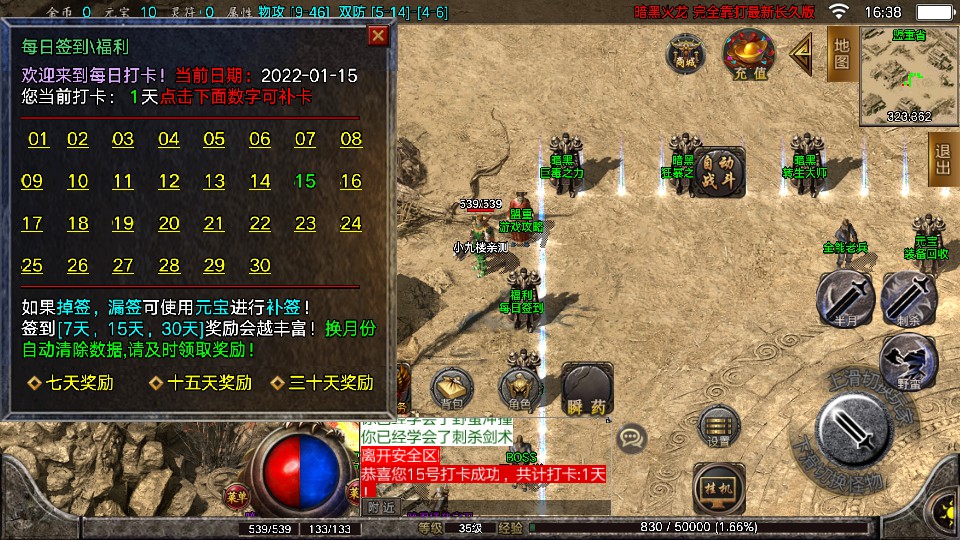Open the backpack (背包)
Screen dimensions: 960x540
coord(451,388)
